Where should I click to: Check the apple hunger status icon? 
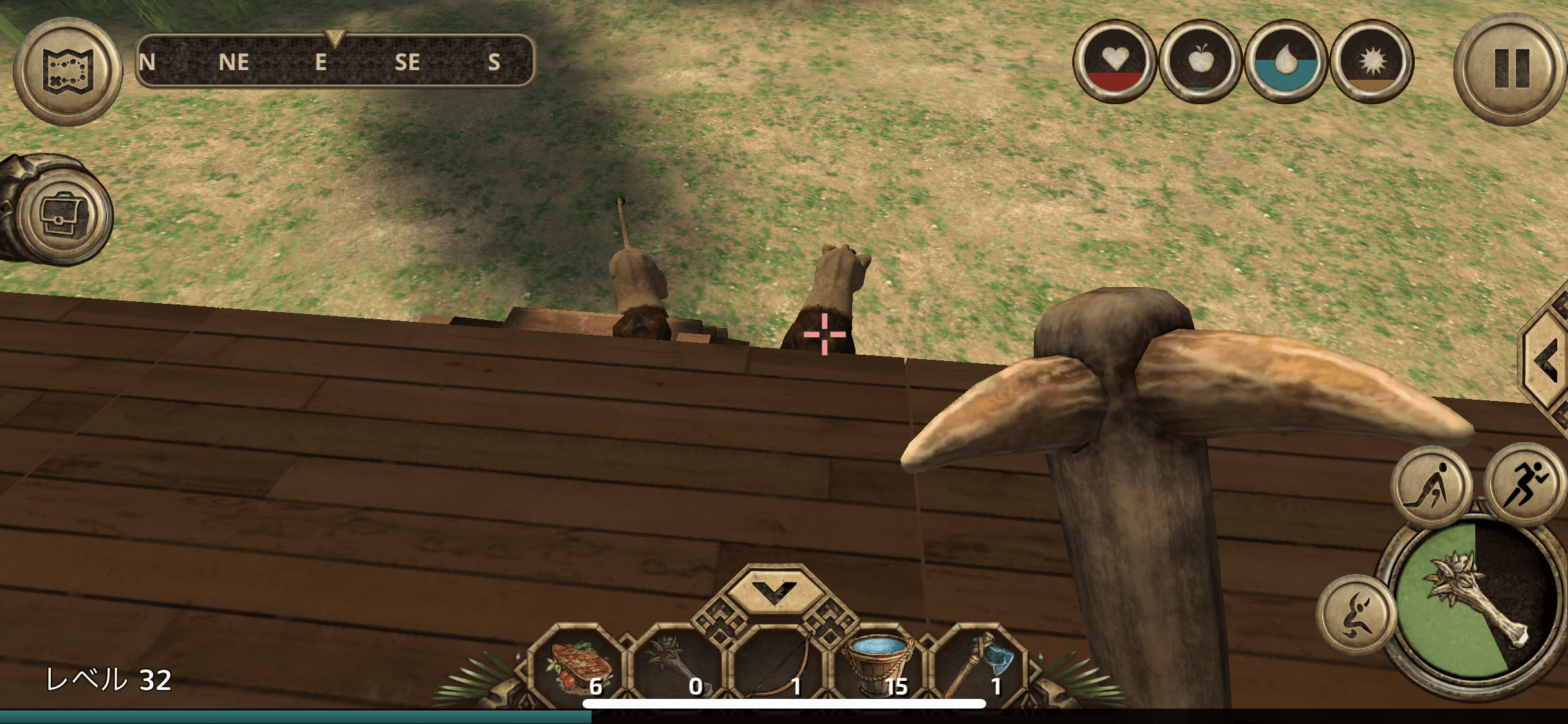click(1200, 62)
